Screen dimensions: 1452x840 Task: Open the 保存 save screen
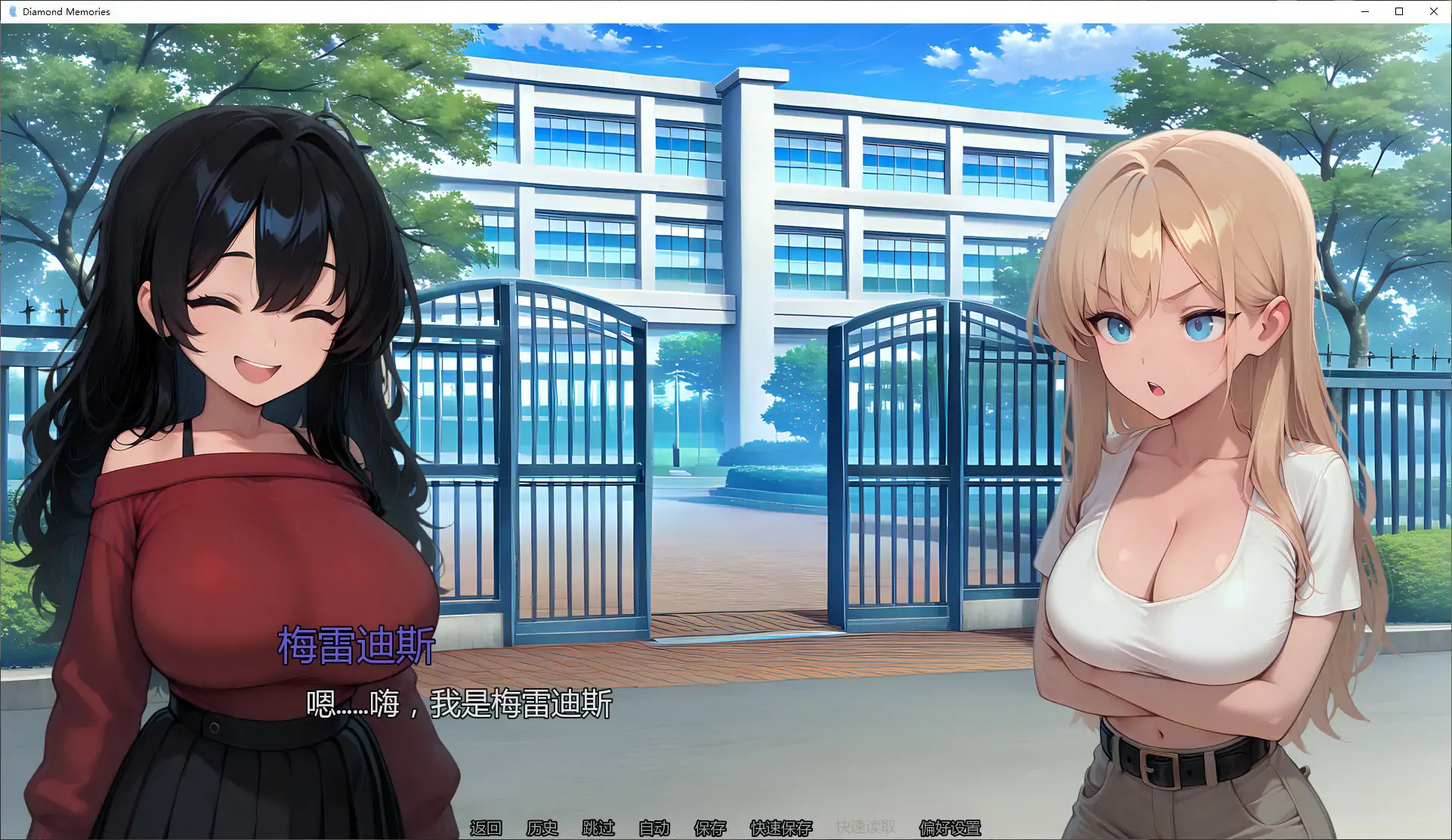tap(707, 828)
